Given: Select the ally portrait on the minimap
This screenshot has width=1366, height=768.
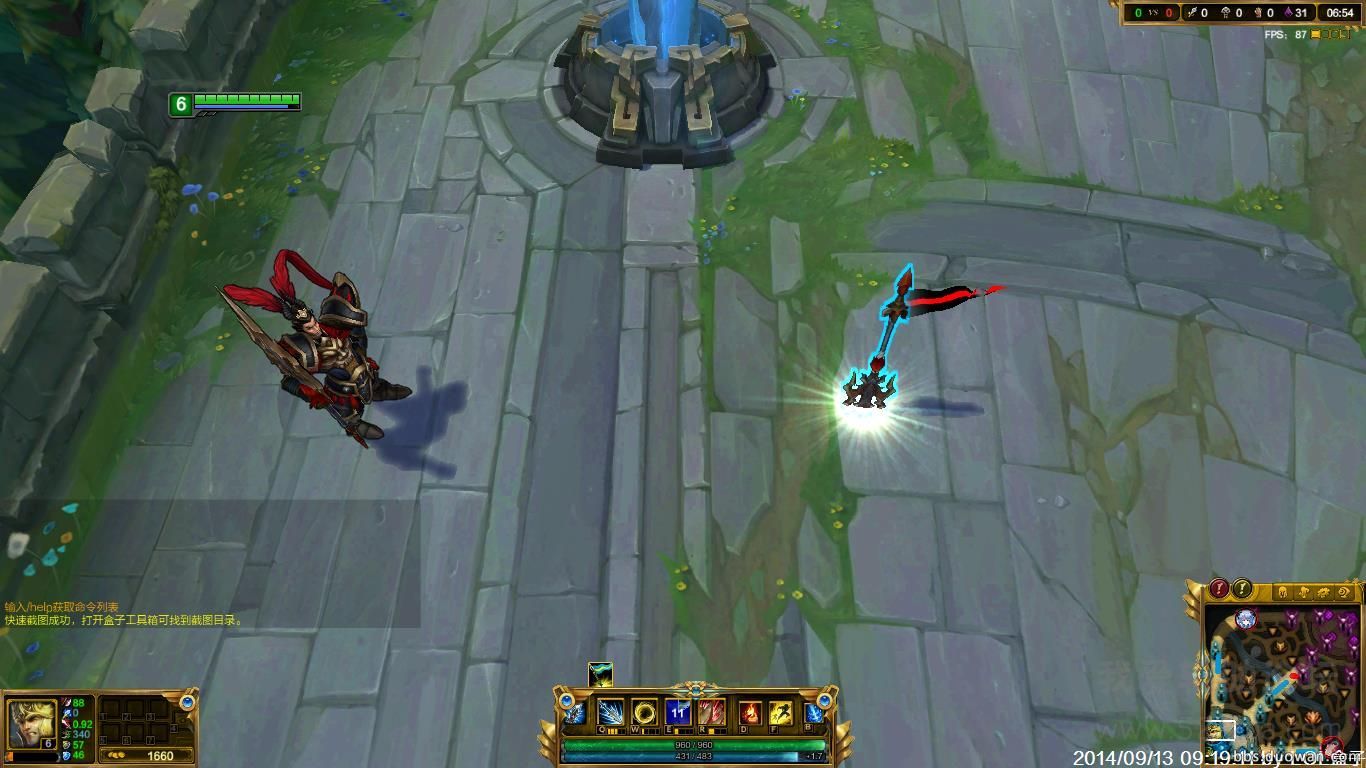Looking at the screenshot, I should tap(1245, 619).
